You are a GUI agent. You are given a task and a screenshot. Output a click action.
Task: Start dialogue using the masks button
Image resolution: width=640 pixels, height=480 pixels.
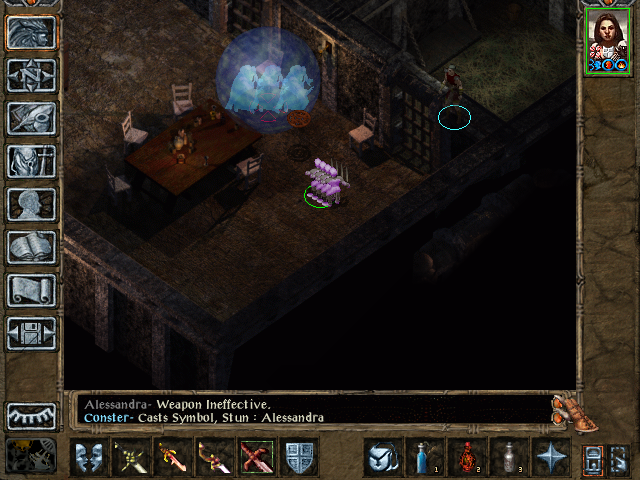90,457
